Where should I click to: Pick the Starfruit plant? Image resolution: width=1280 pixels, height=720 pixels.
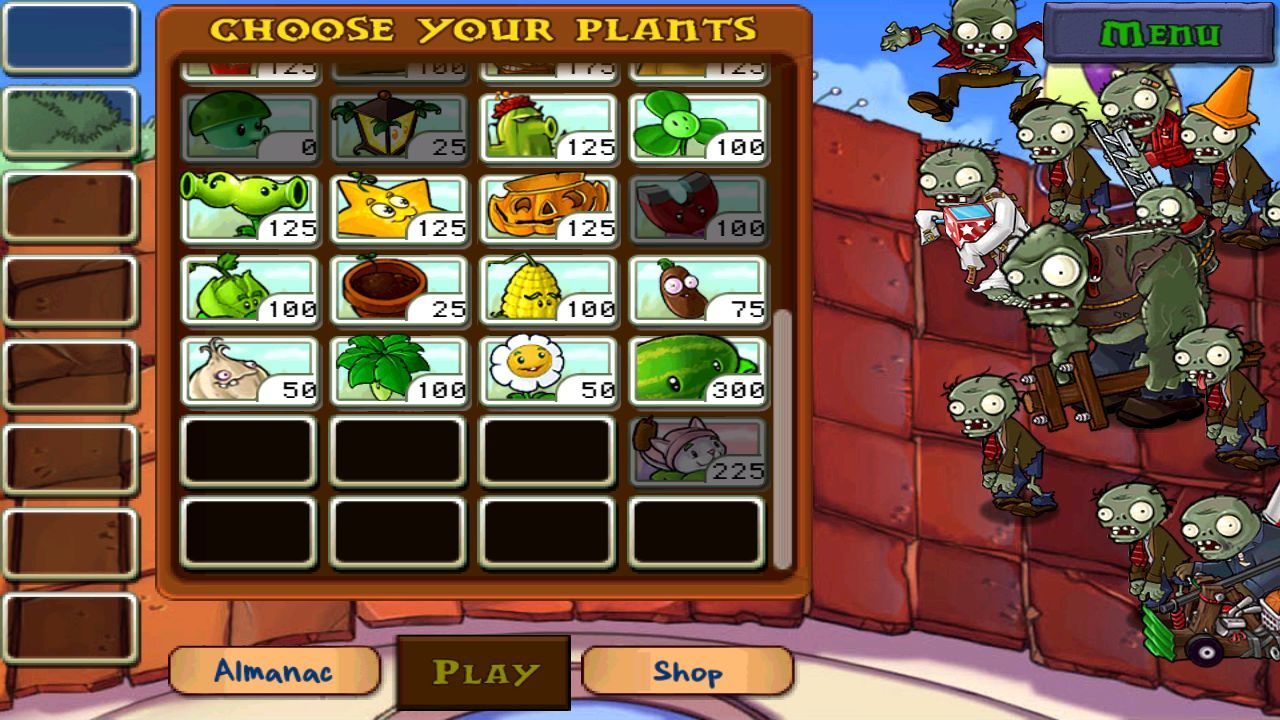(x=398, y=207)
